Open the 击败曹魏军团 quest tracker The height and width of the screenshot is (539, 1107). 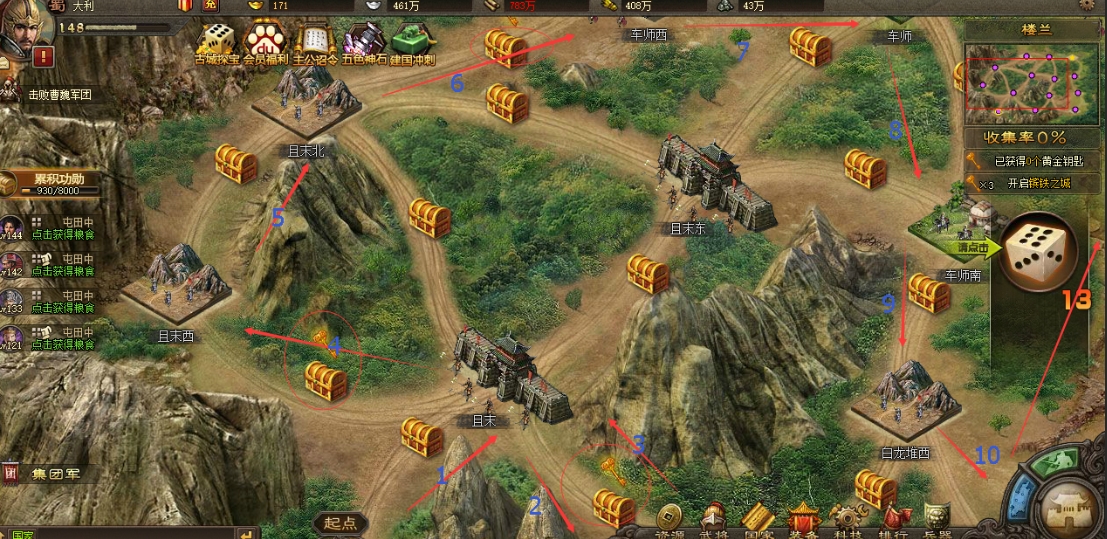coord(58,95)
